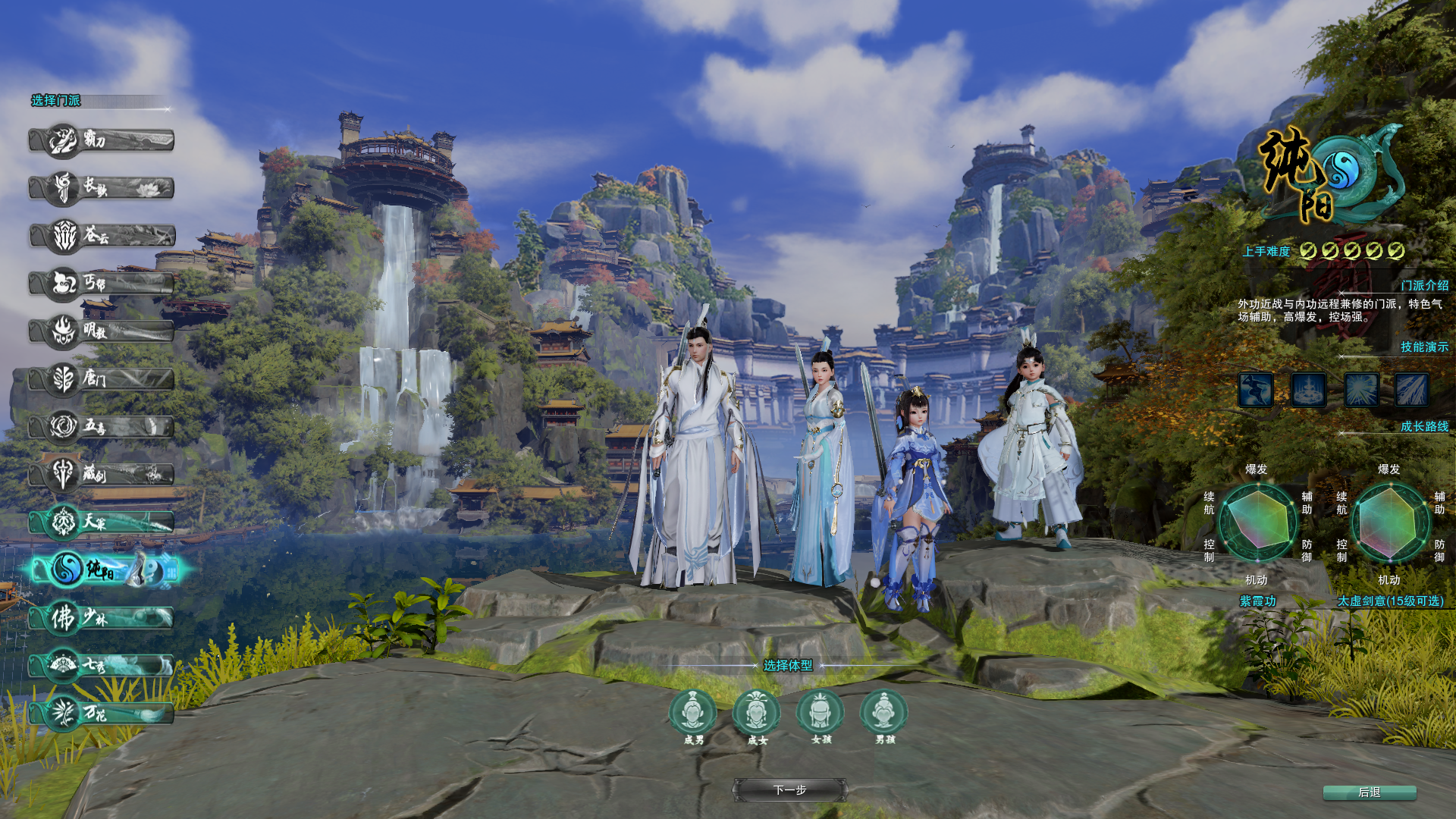Select the 霸刀 sect
The height and width of the screenshot is (819, 1456).
pos(102,140)
